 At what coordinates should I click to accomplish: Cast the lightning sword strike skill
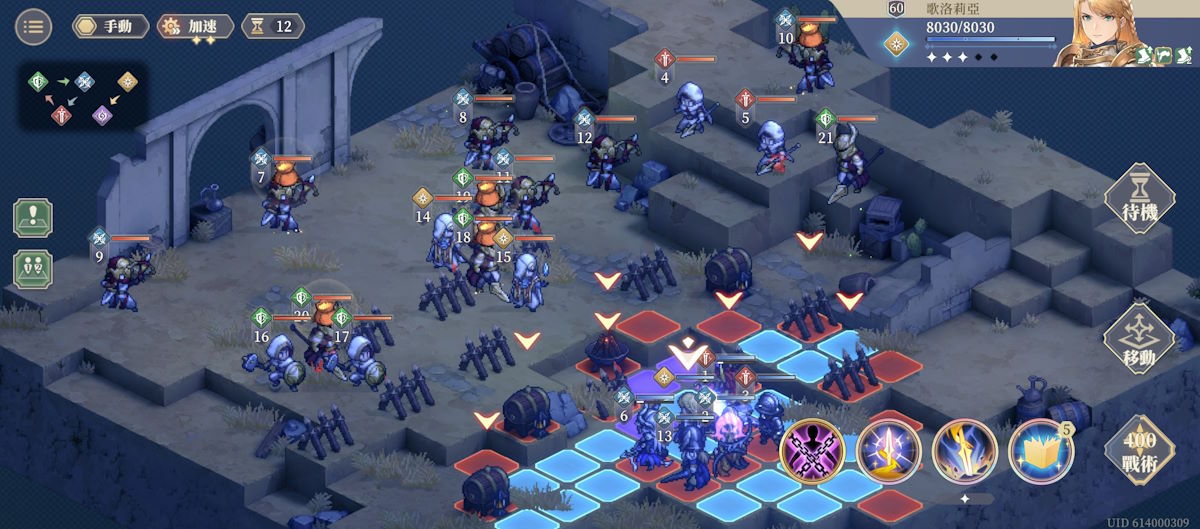pyautogui.click(x=965, y=450)
